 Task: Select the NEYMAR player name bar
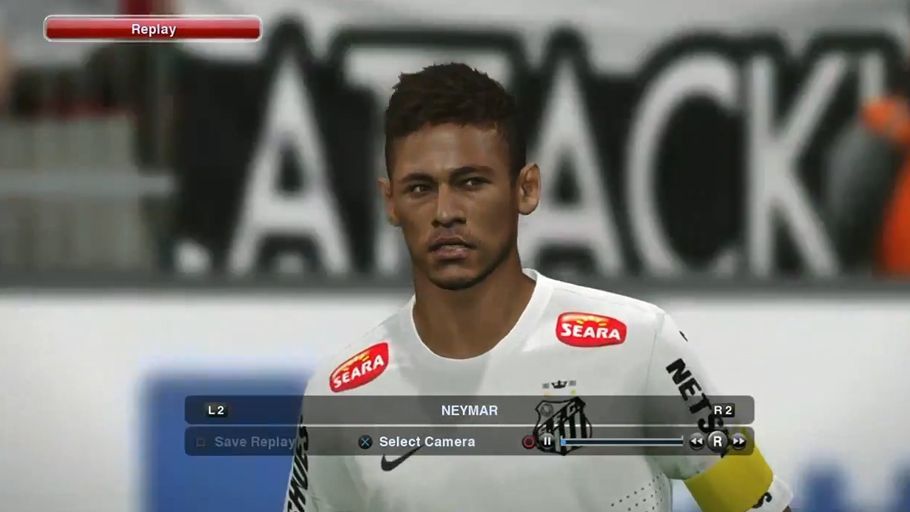[x=469, y=410]
